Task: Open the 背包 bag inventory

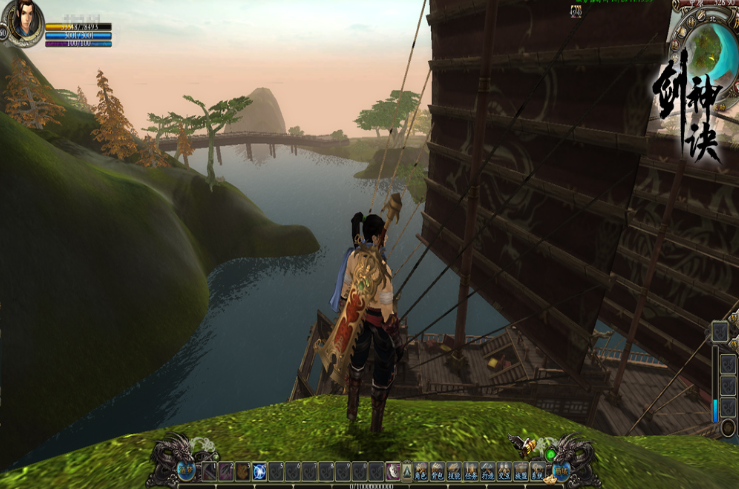Action: [x=438, y=471]
